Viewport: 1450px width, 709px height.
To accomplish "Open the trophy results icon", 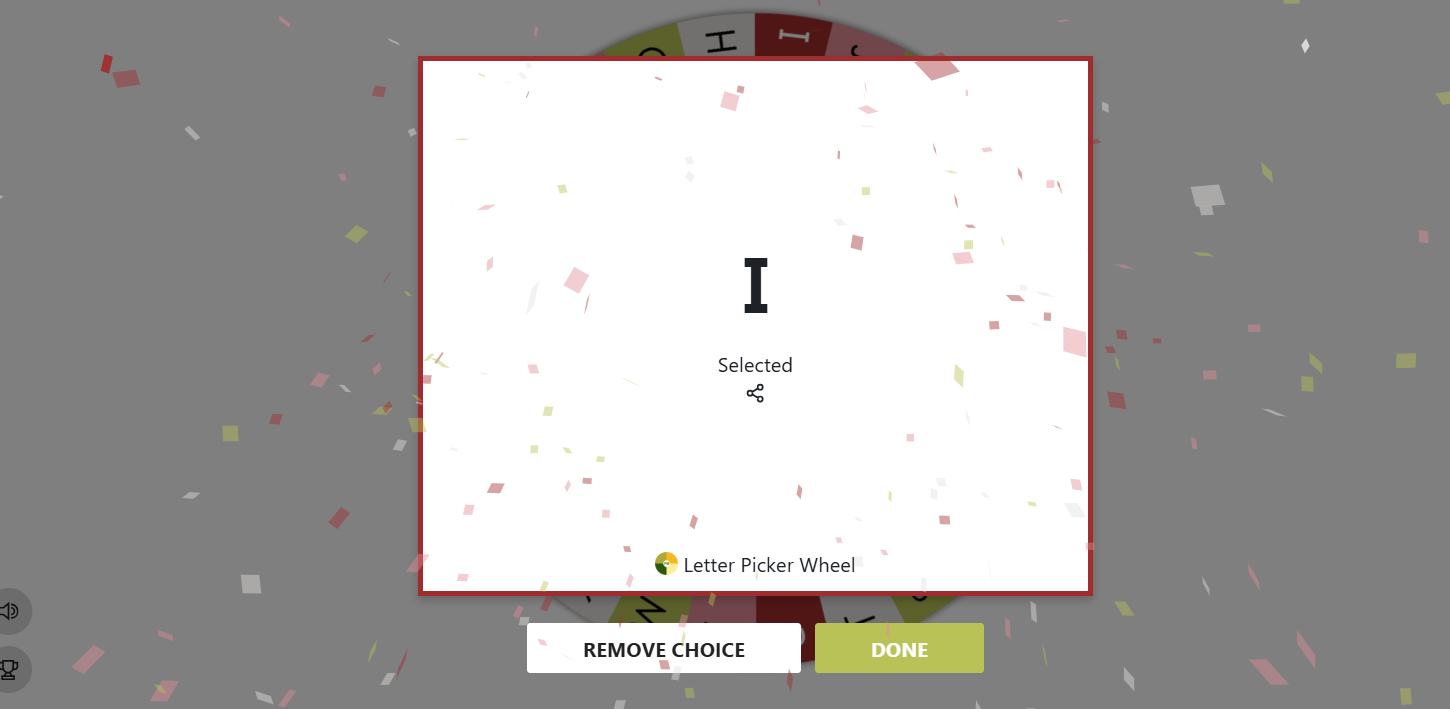I will [10, 669].
